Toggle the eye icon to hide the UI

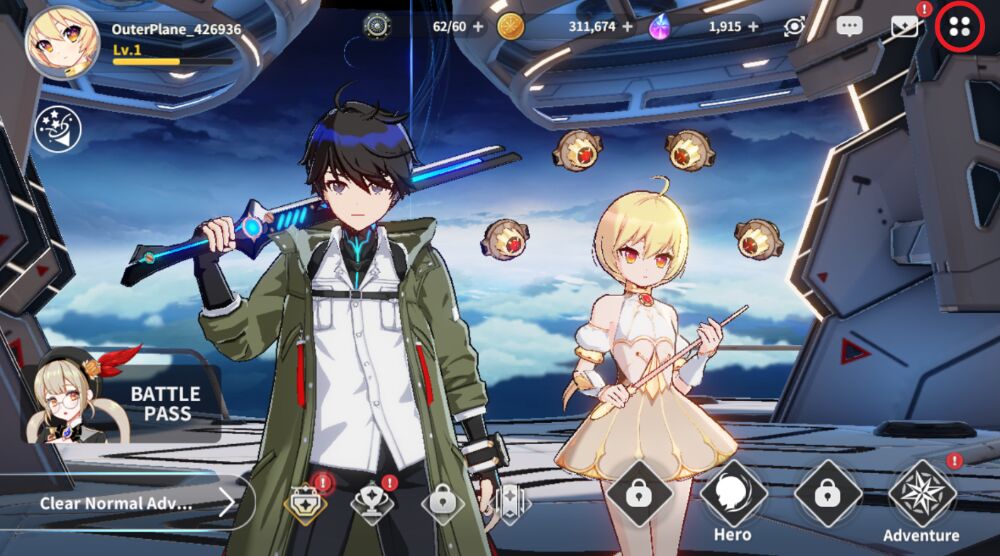coord(795,27)
